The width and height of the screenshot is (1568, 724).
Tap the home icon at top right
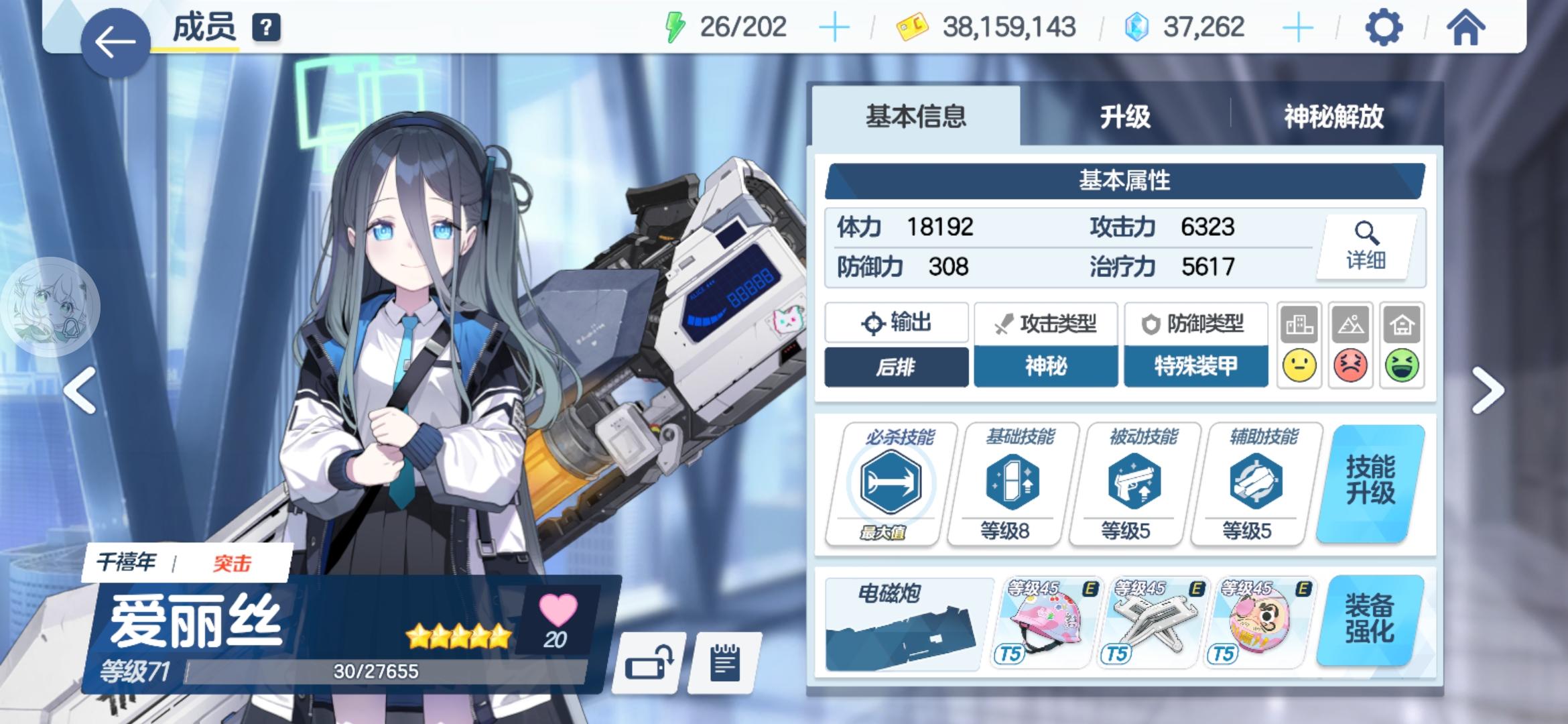point(1464,27)
